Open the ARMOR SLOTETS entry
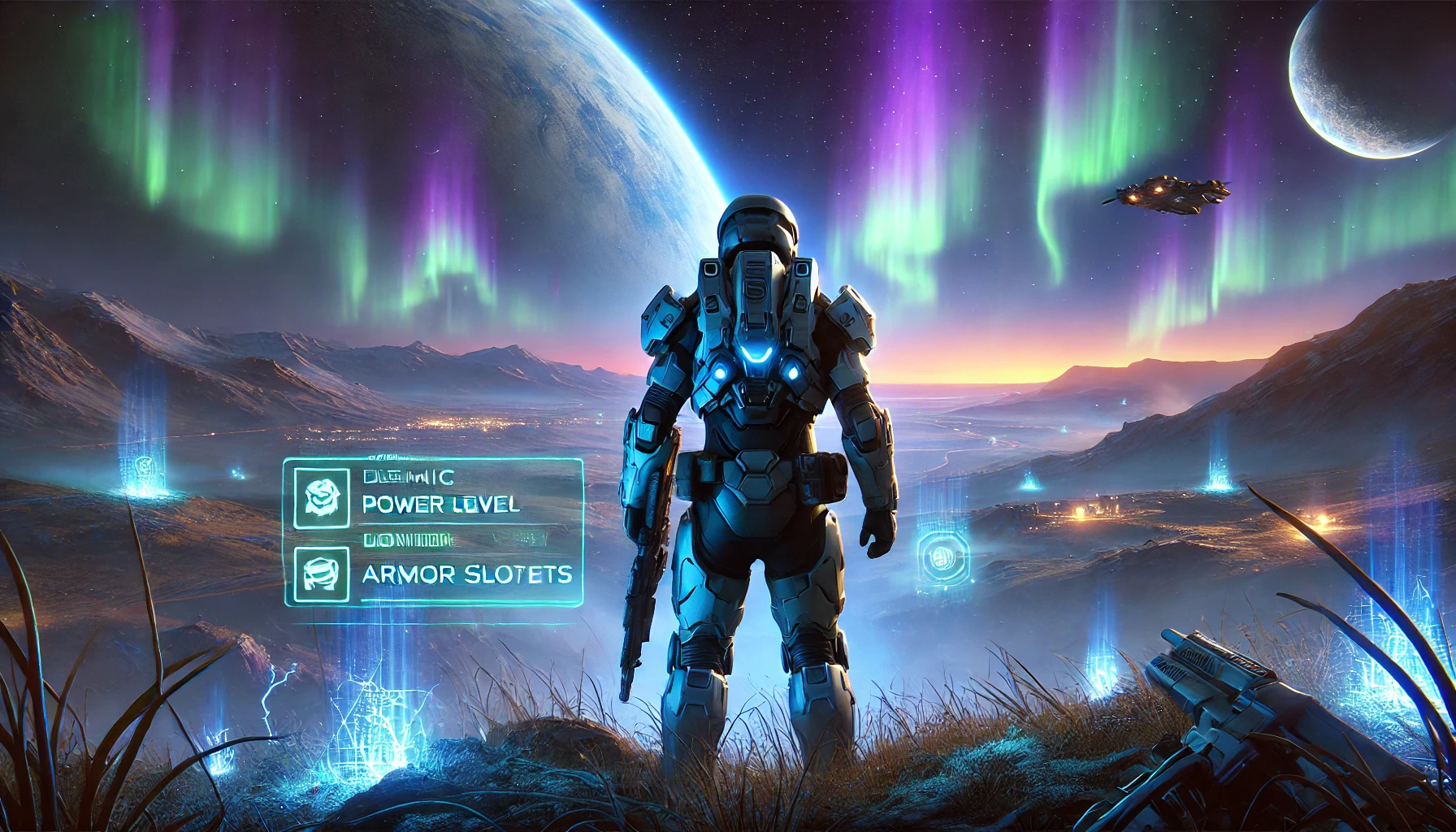 tap(467, 574)
